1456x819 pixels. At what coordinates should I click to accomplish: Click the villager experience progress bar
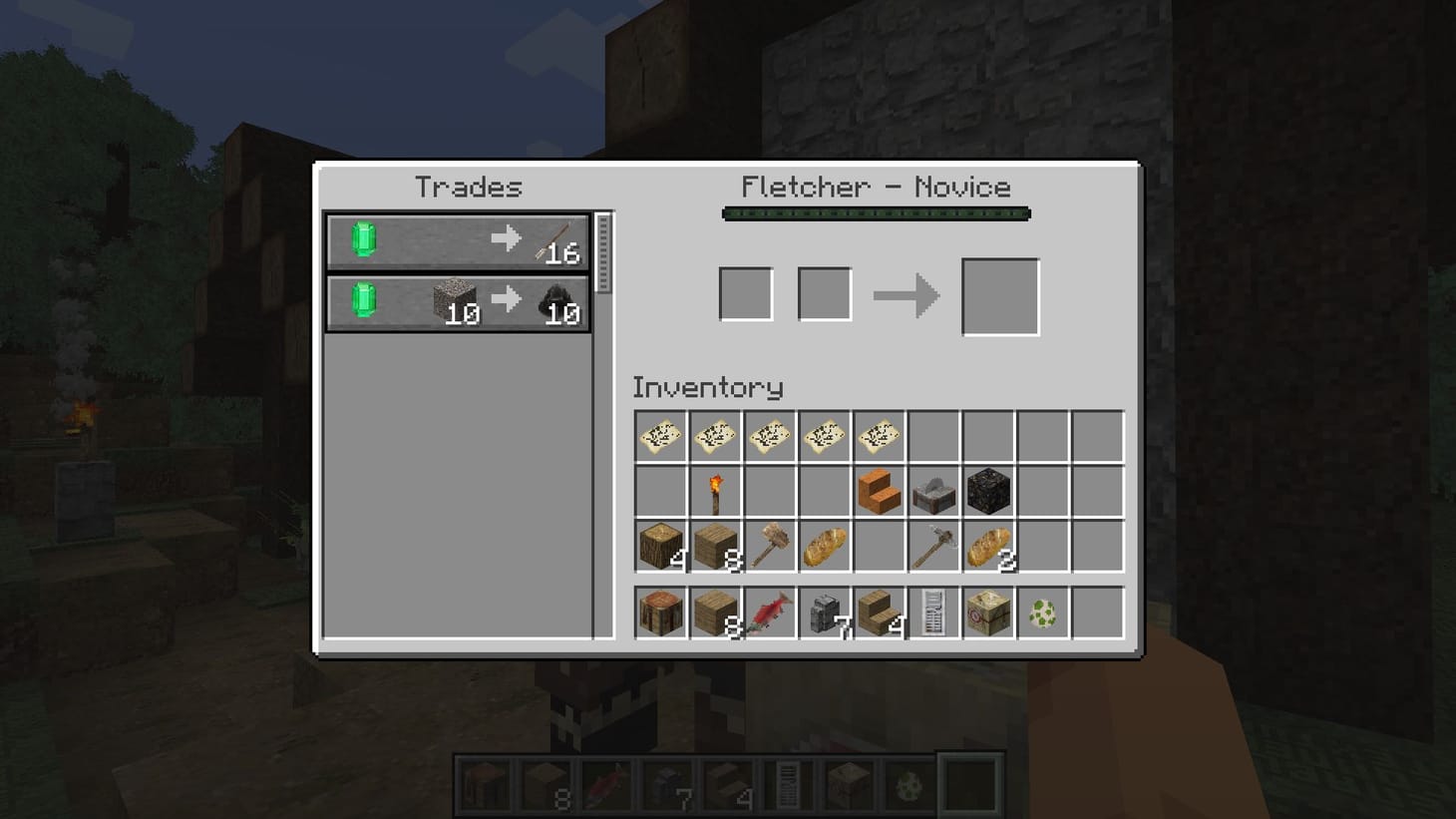(876, 212)
